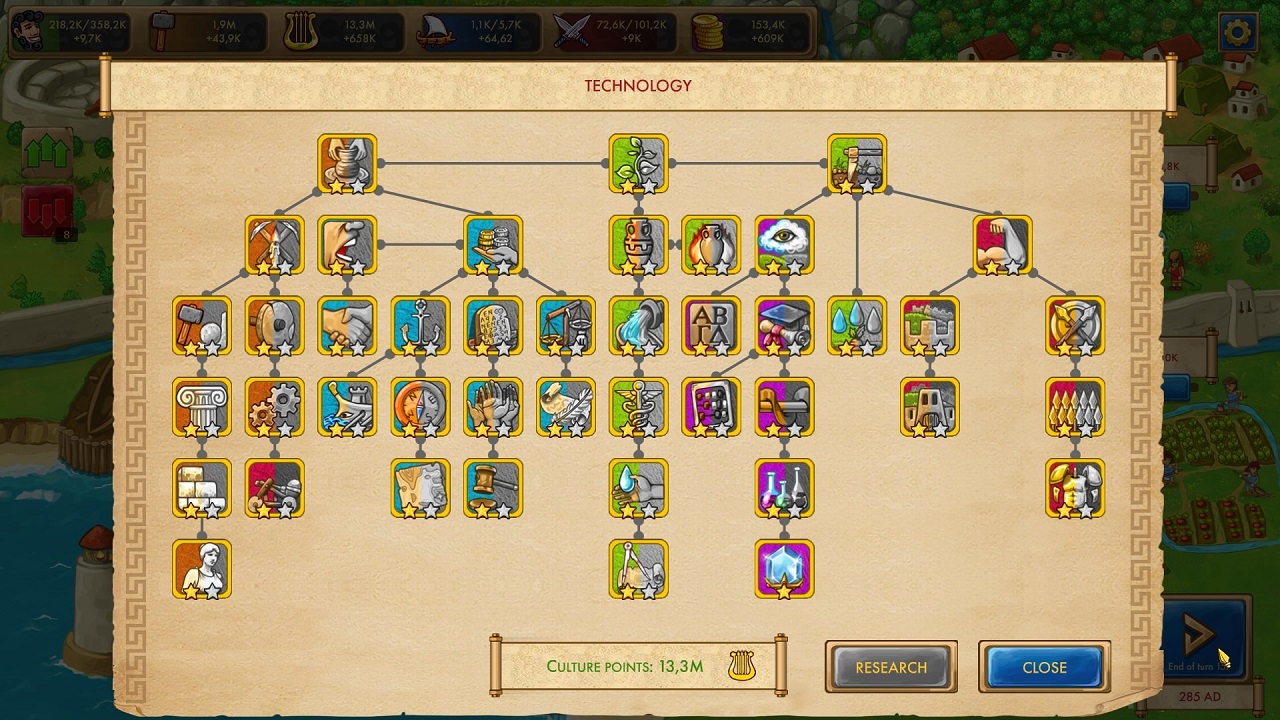Close the Technology window
This screenshot has width=1280, height=720.
pyautogui.click(x=1044, y=667)
